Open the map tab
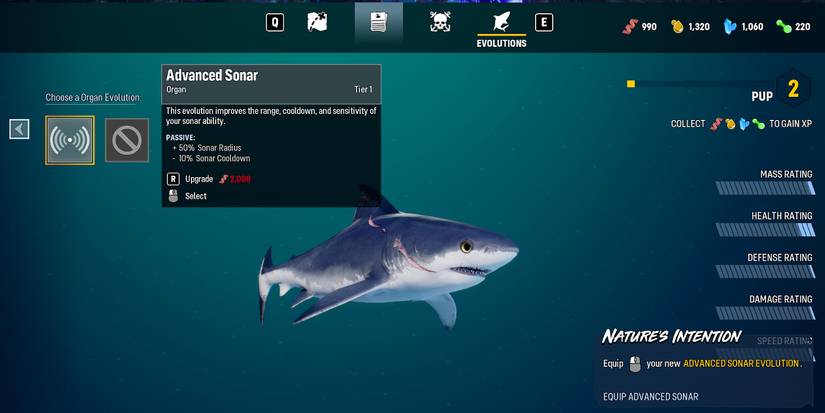 pos(317,22)
